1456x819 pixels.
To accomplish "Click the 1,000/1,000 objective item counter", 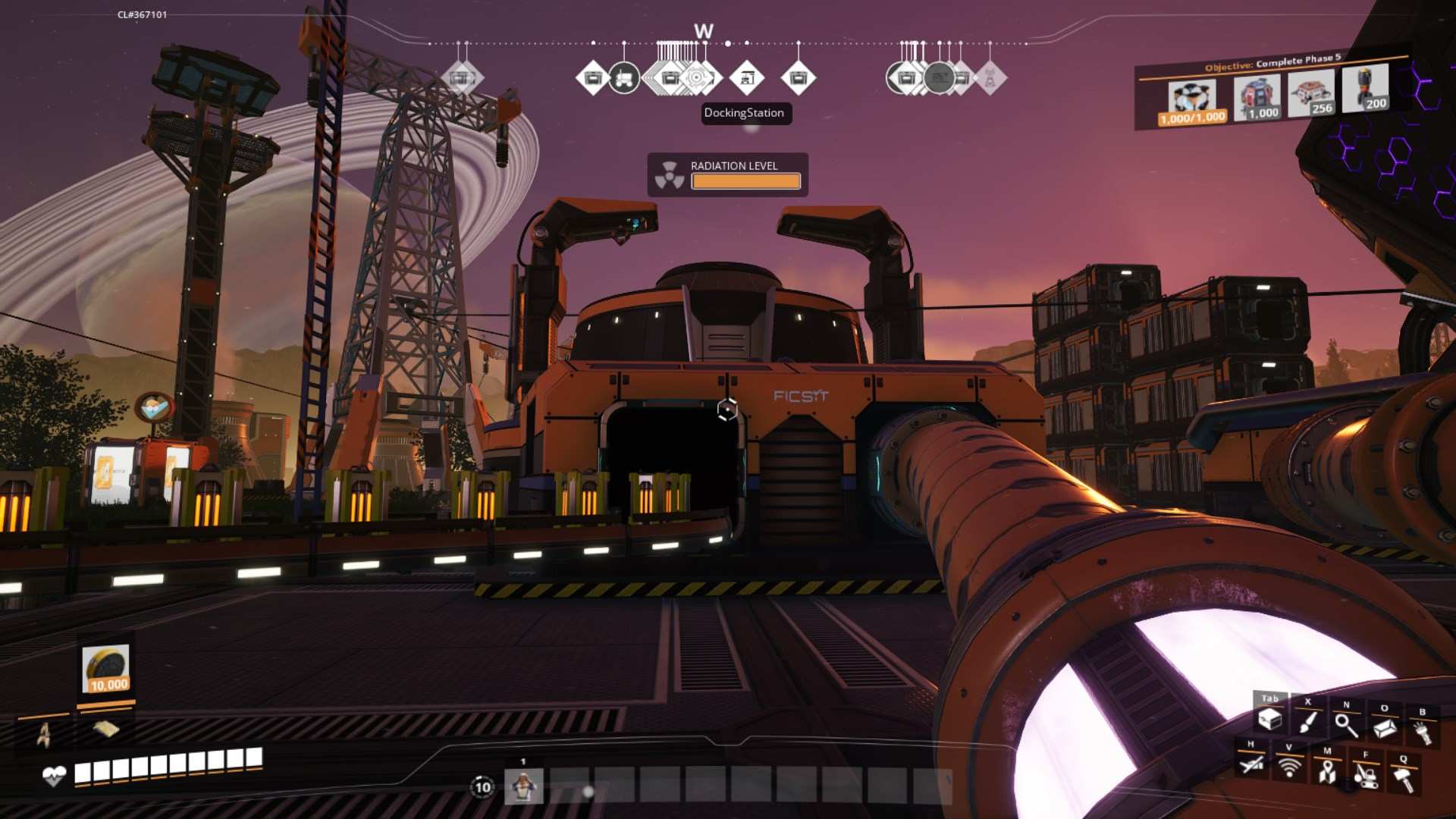I will coord(1191,118).
